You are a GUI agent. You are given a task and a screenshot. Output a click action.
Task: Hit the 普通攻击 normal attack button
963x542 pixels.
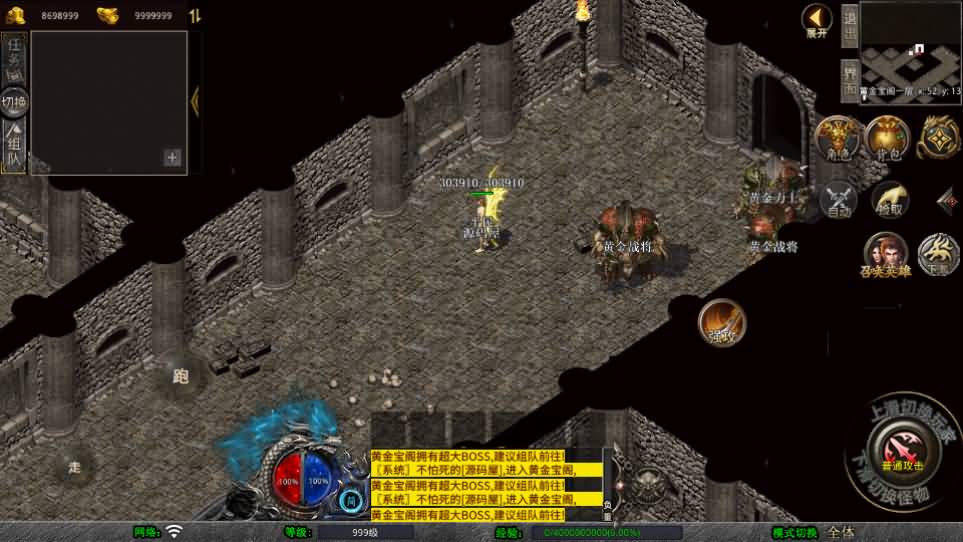click(x=902, y=450)
